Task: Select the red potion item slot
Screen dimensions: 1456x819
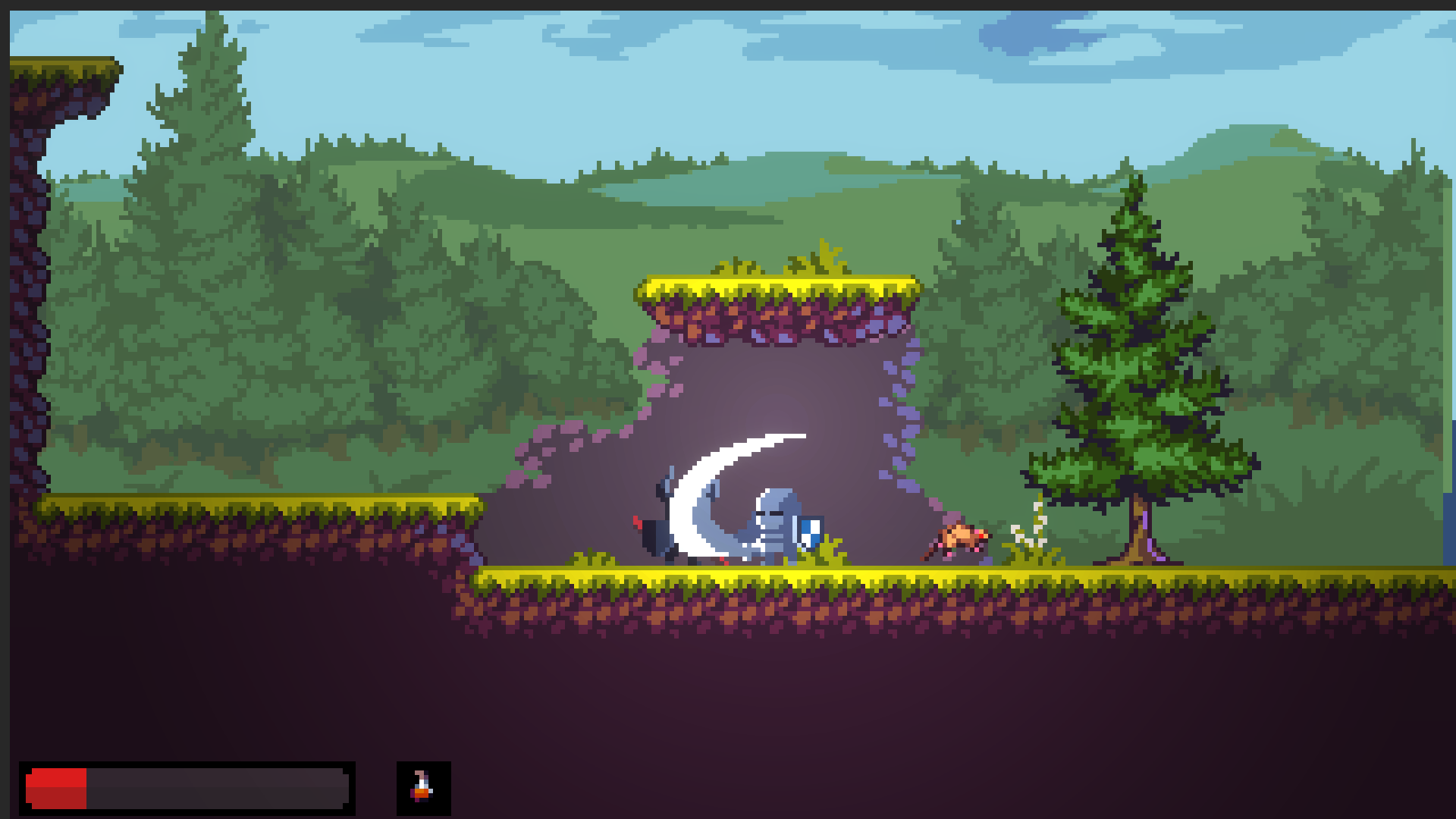Action: [423, 788]
